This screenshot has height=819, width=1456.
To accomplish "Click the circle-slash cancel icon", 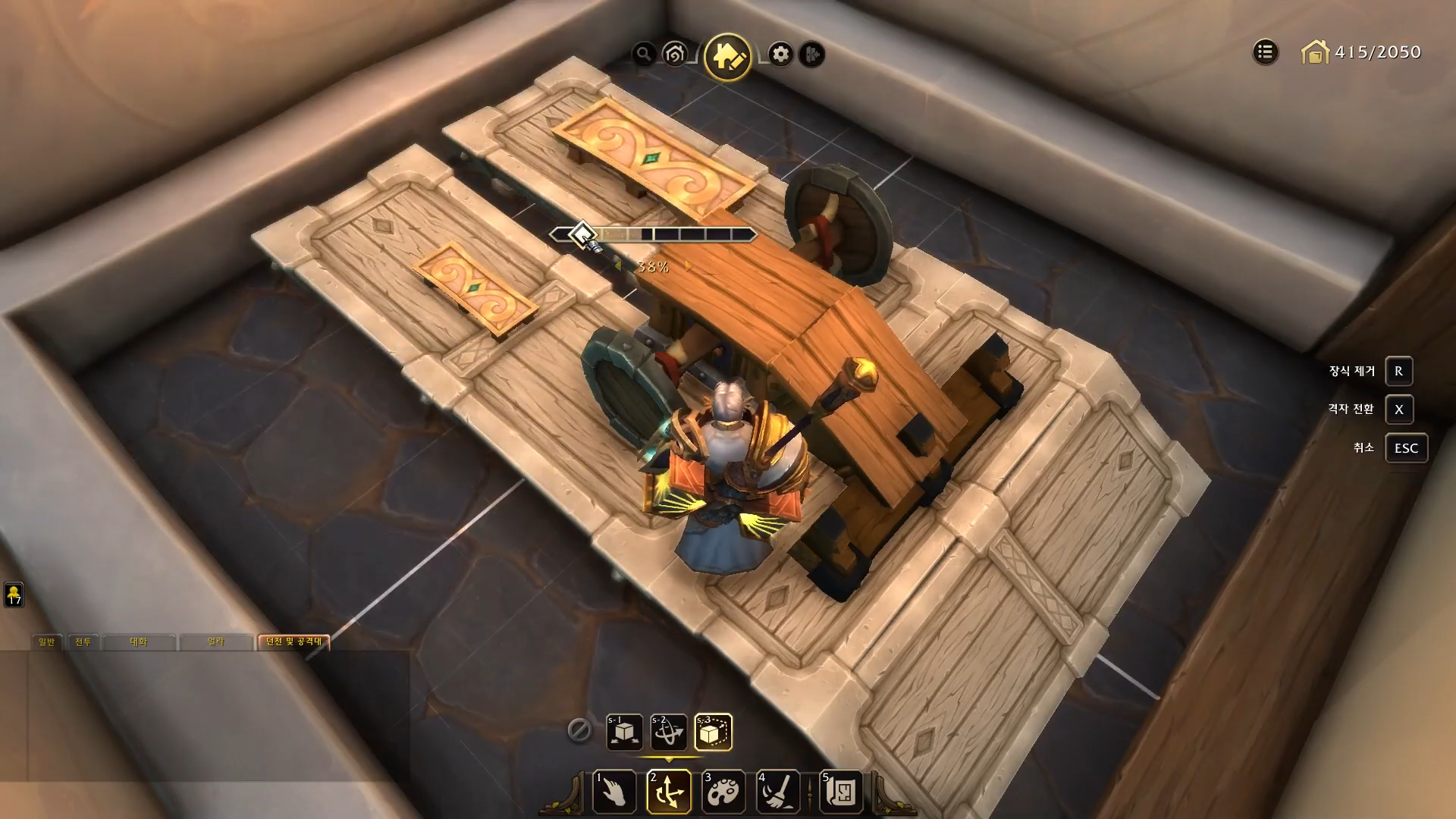I will pyautogui.click(x=579, y=730).
